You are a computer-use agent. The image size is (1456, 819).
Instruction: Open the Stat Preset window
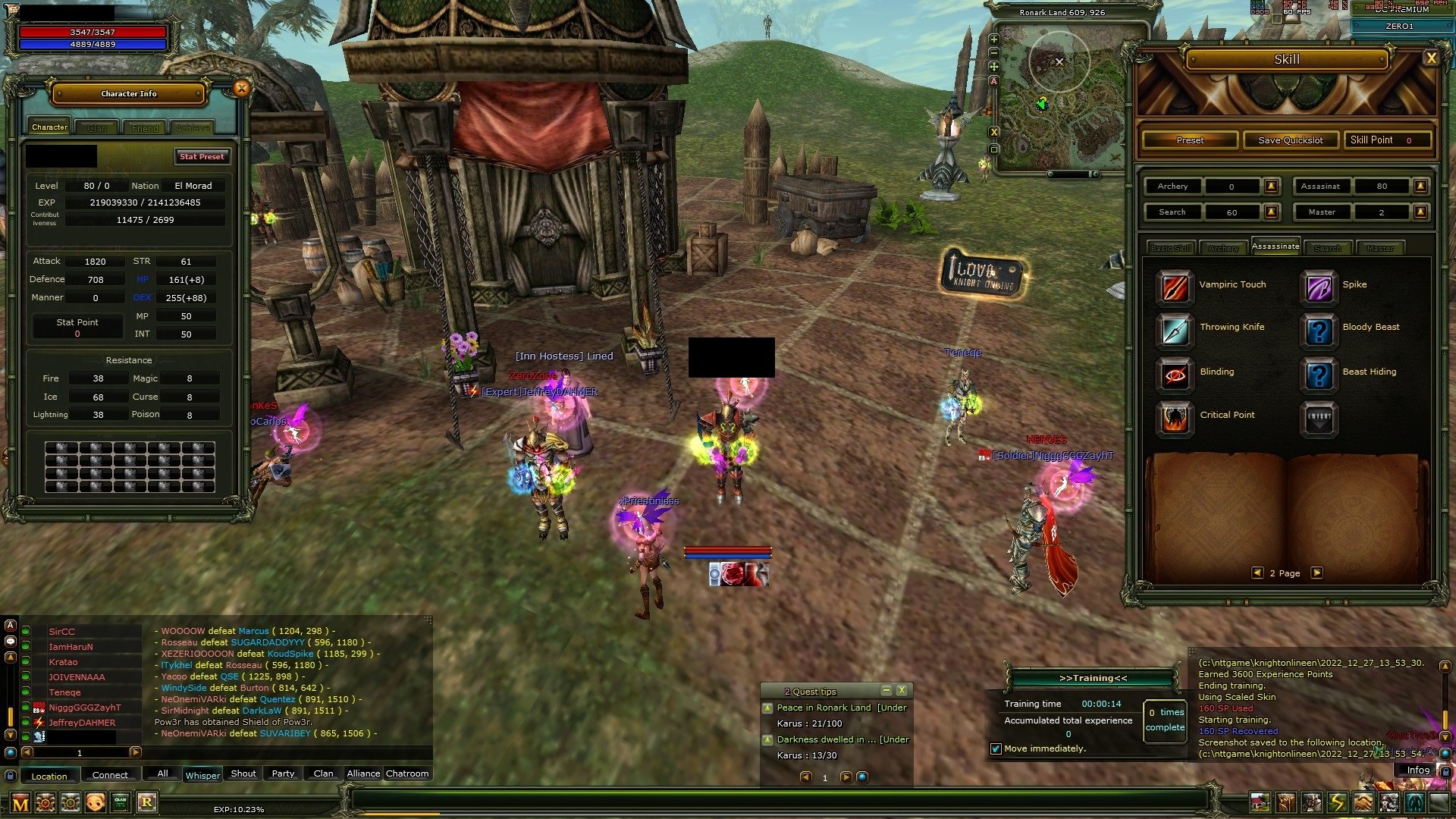(x=201, y=157)
